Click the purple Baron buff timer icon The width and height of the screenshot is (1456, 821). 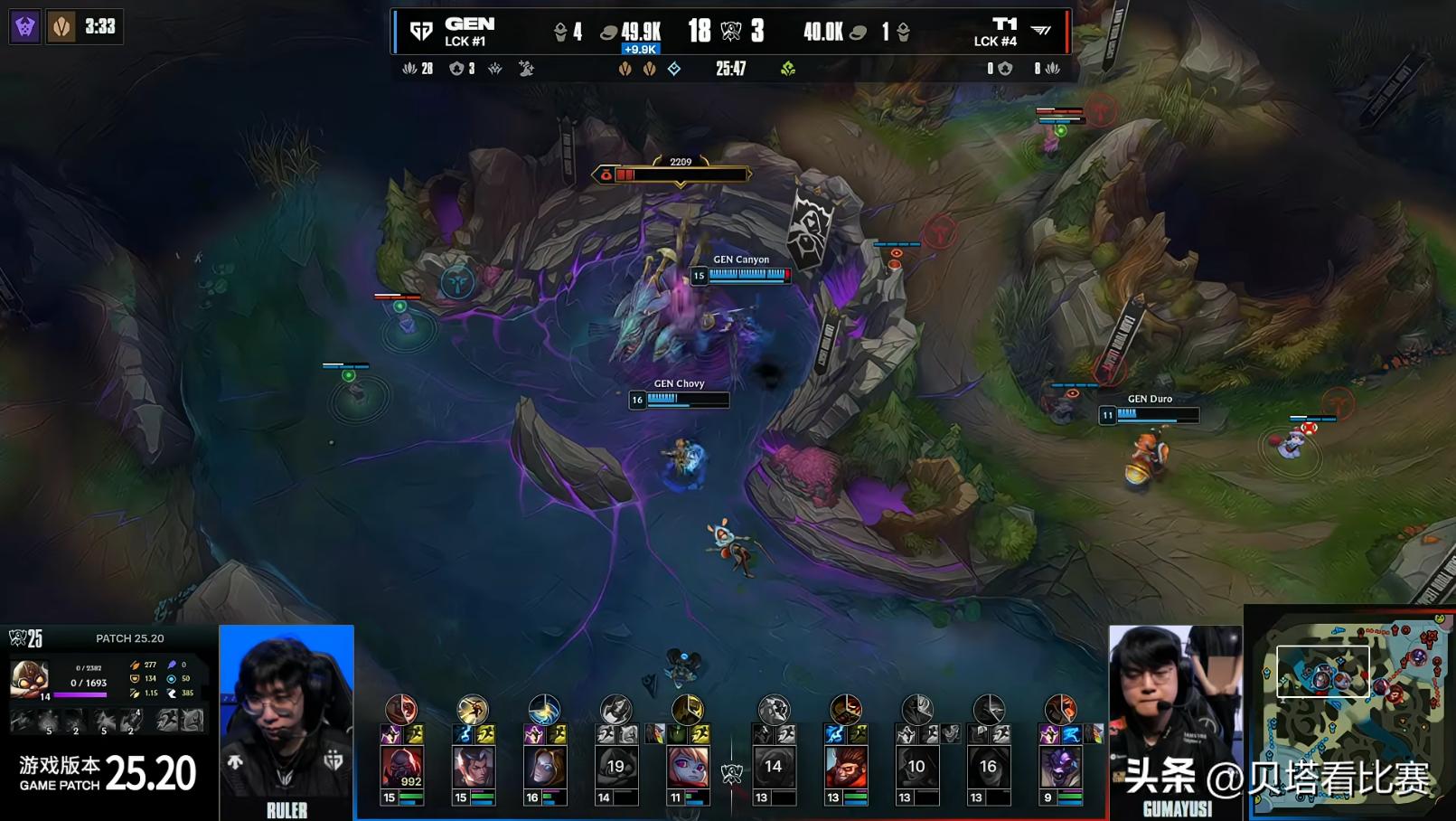pyautogui.click(x=25, y=27)
